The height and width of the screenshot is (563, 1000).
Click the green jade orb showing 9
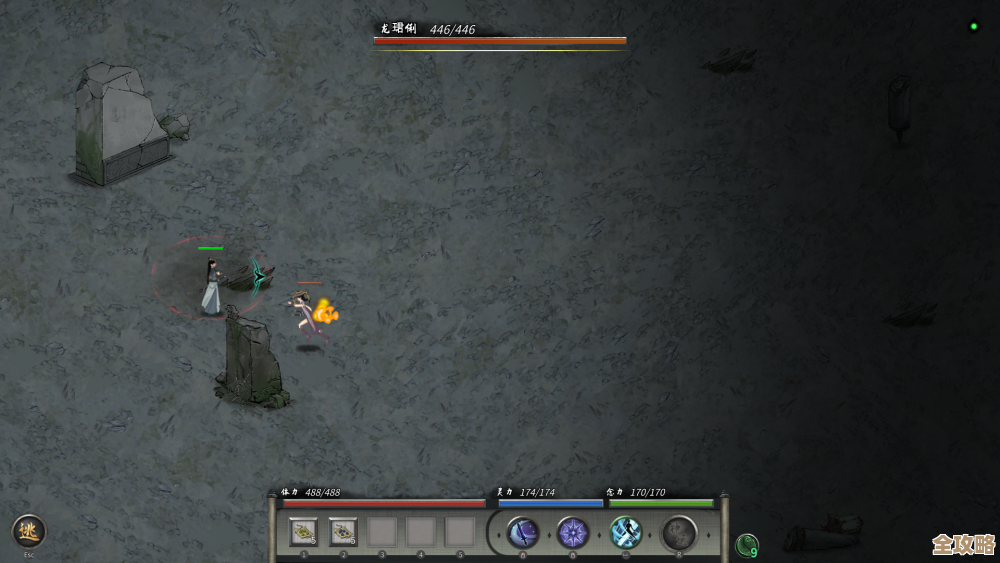tap(747, 545)
